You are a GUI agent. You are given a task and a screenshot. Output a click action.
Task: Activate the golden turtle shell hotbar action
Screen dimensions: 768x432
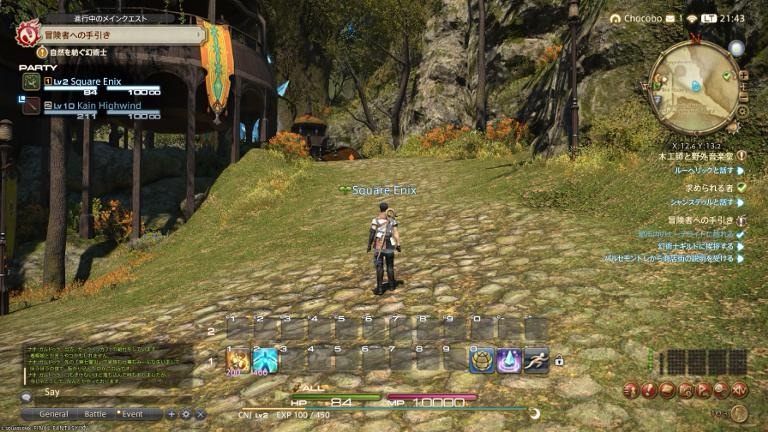(x=483, y=360)
